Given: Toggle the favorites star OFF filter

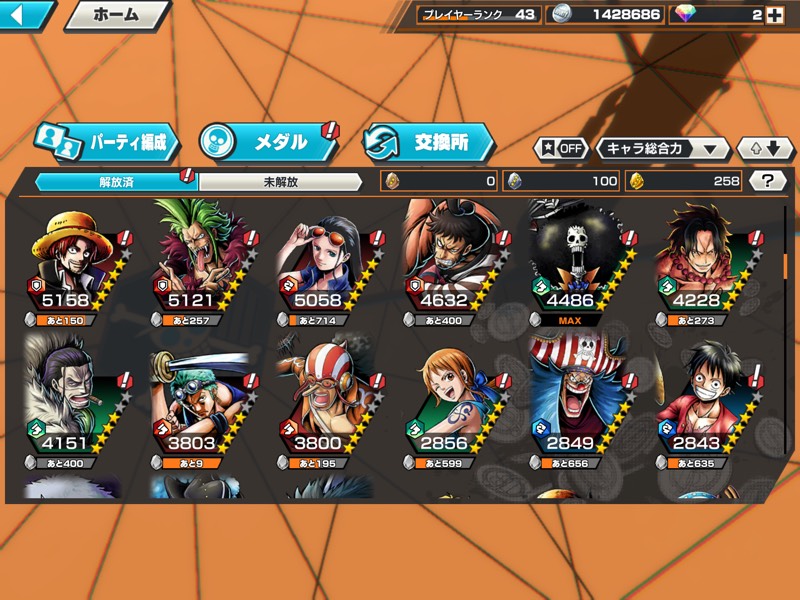Looking at the screenshot, I should (563, 148).
